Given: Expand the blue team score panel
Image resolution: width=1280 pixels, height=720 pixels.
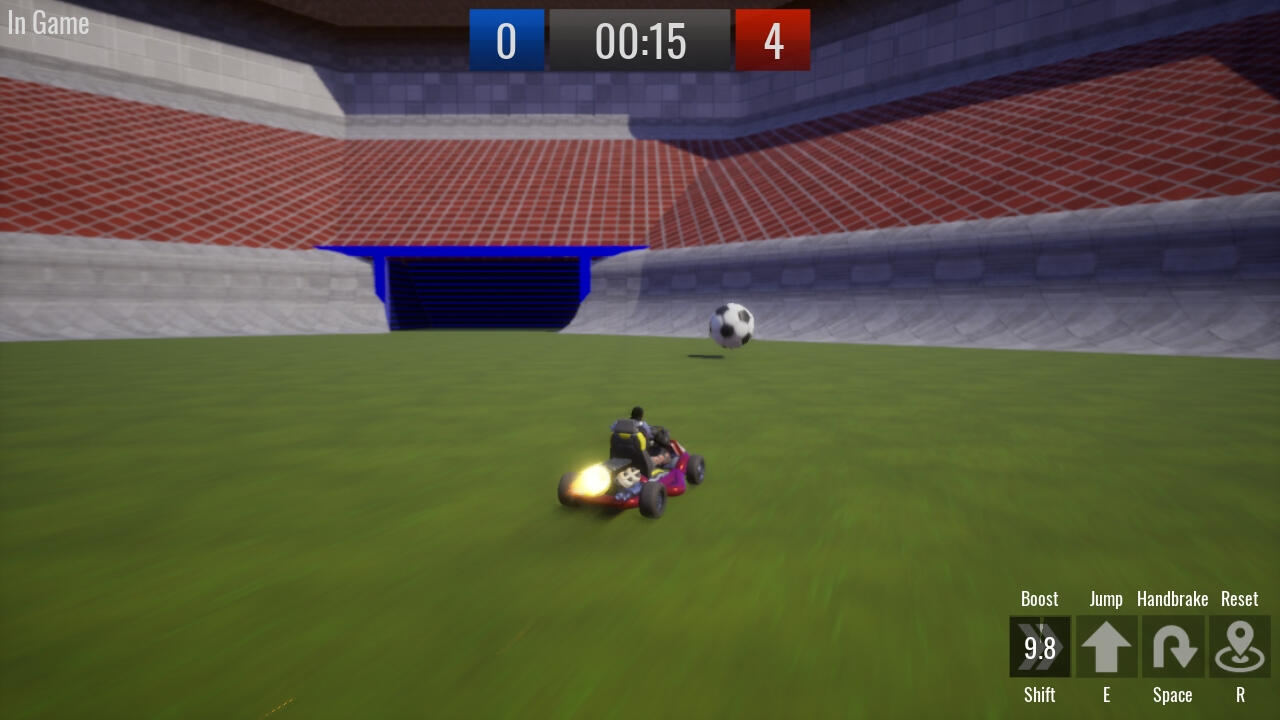Looking at the screenshot, I should (x=507, y=41).
